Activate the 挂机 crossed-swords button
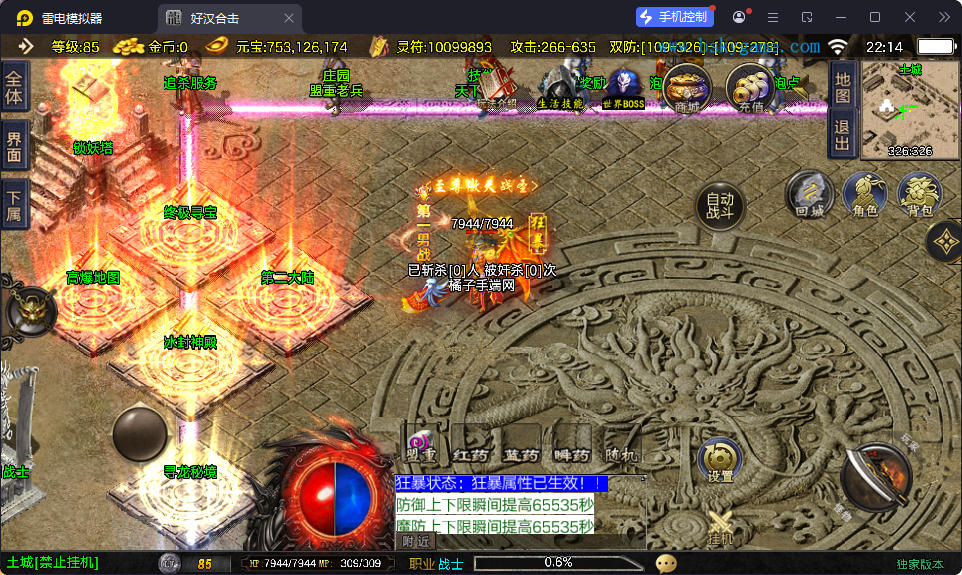The image size is (962, 575). [720, 527]
